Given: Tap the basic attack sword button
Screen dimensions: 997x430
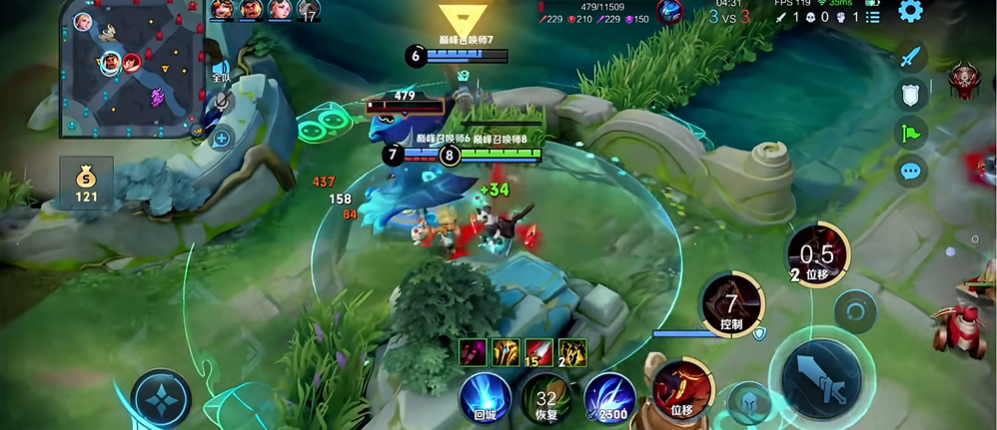Looking at the screenshot, I should 821,377.
